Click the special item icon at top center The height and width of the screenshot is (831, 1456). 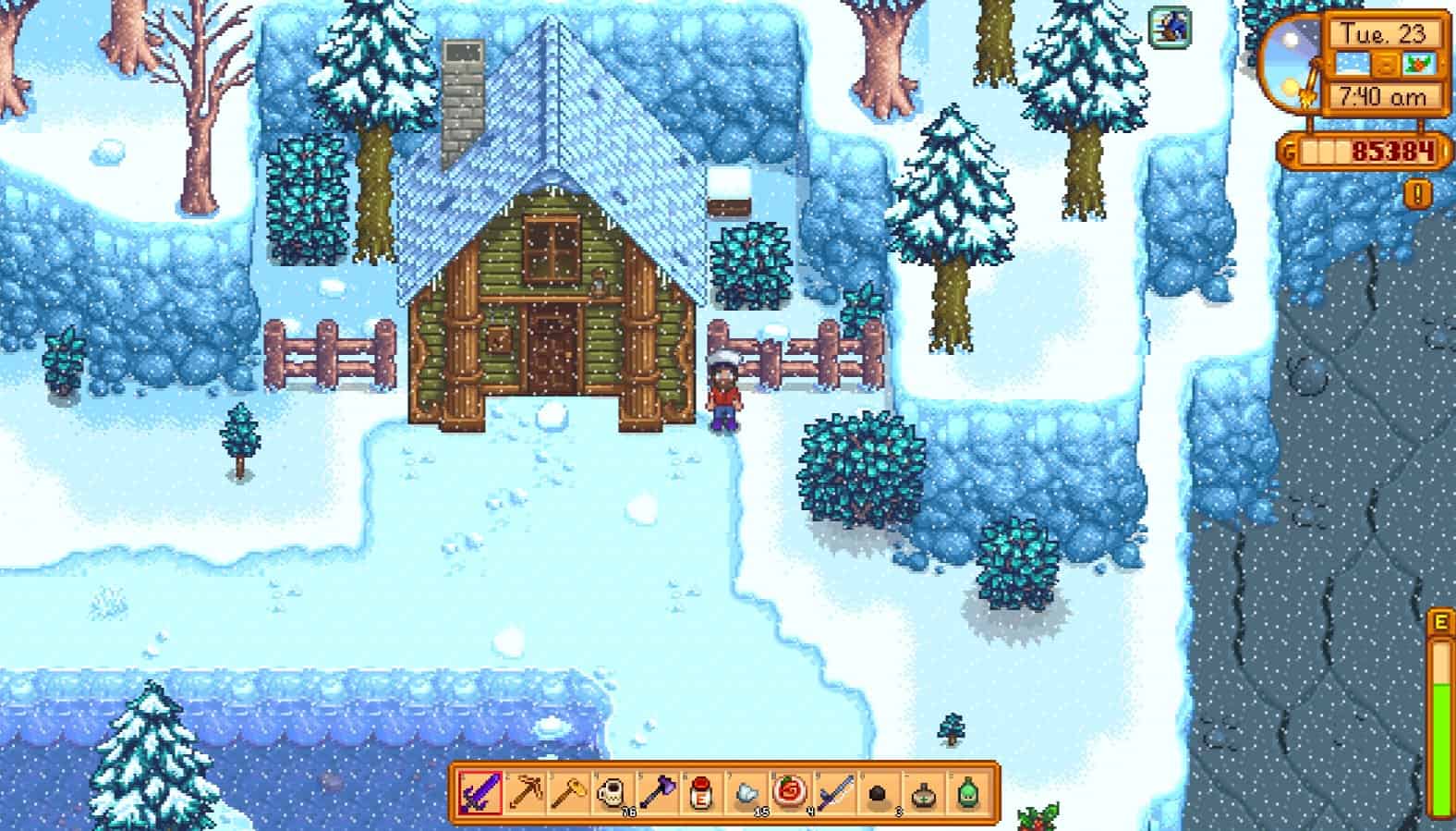1169,28
